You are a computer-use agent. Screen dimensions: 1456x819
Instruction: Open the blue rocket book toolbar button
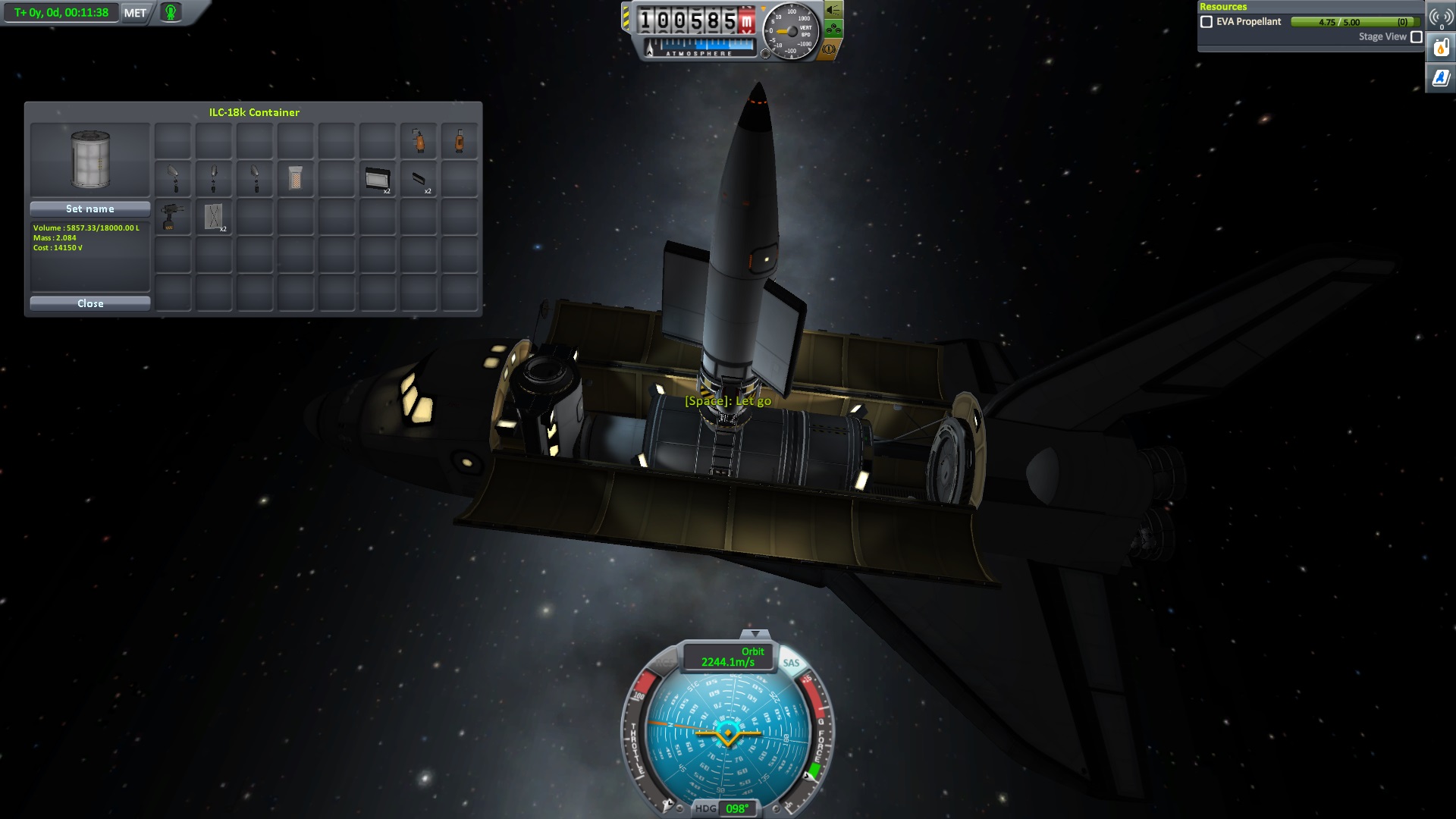[1440, 77]
